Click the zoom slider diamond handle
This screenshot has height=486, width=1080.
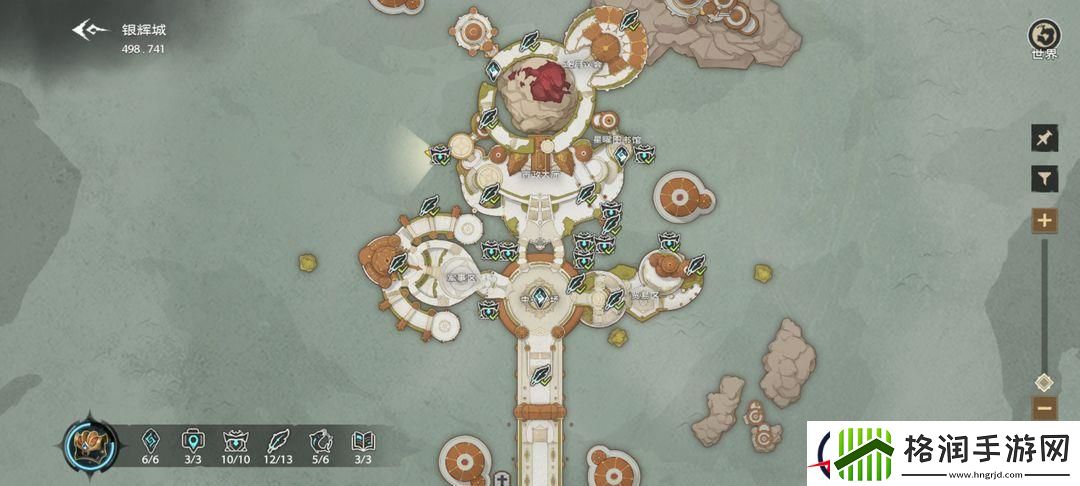click(1044, 381)
